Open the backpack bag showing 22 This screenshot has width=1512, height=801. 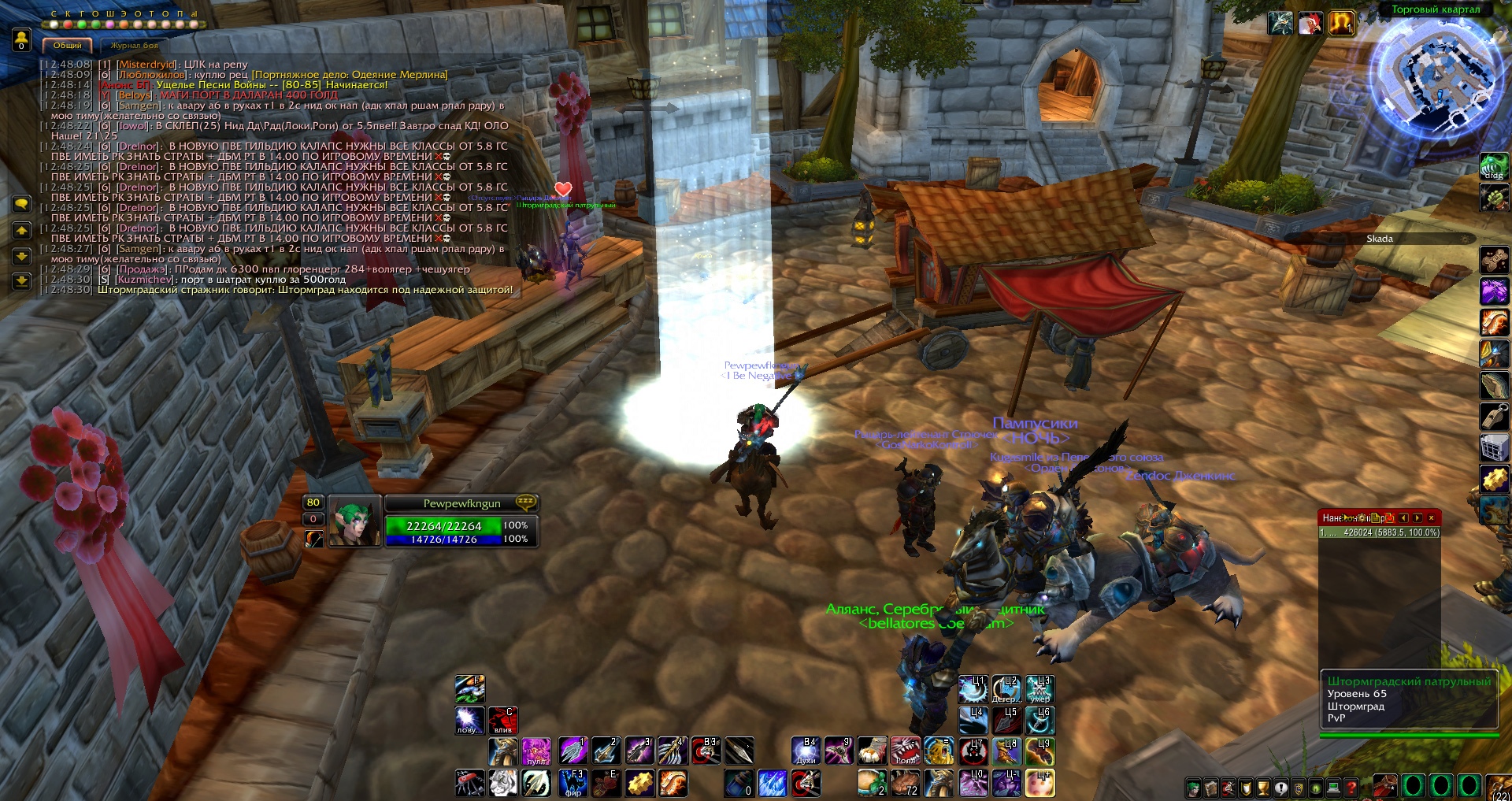(x=1500, y=785)
